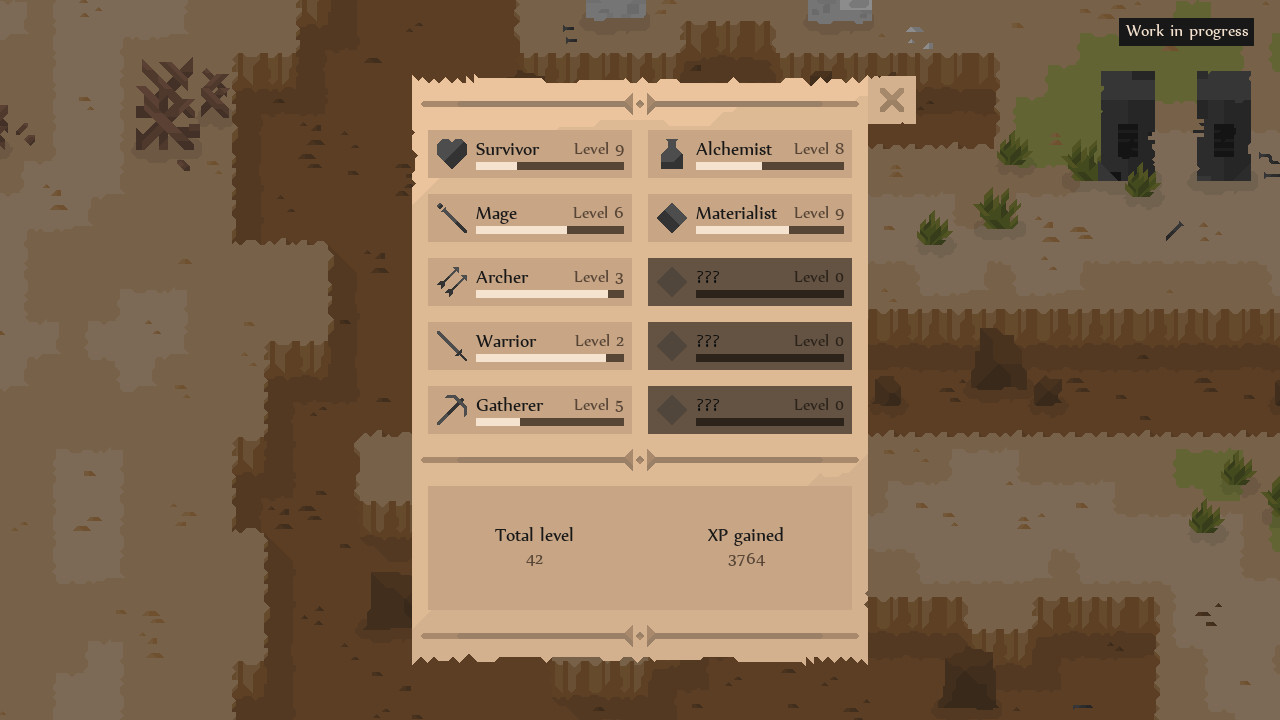Click the top scroll divider arrows
This screenshot has width=1280, height=720.
pos(640,103)
